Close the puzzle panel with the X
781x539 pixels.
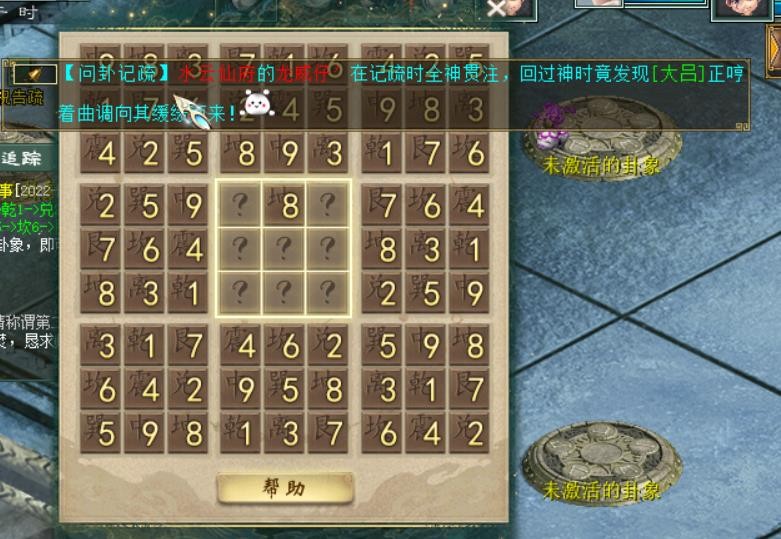(x=496, y=9)
